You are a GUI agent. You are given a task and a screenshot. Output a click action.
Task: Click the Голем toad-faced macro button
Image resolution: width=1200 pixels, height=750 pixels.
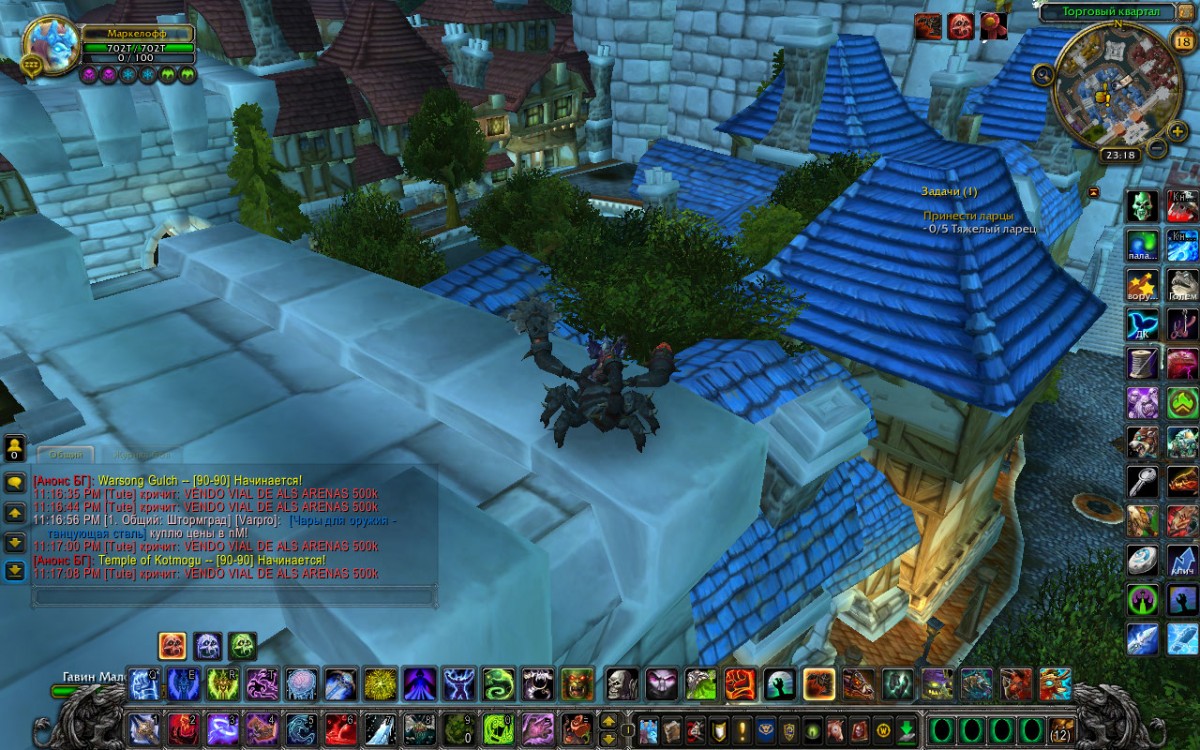pos(1182,284)
